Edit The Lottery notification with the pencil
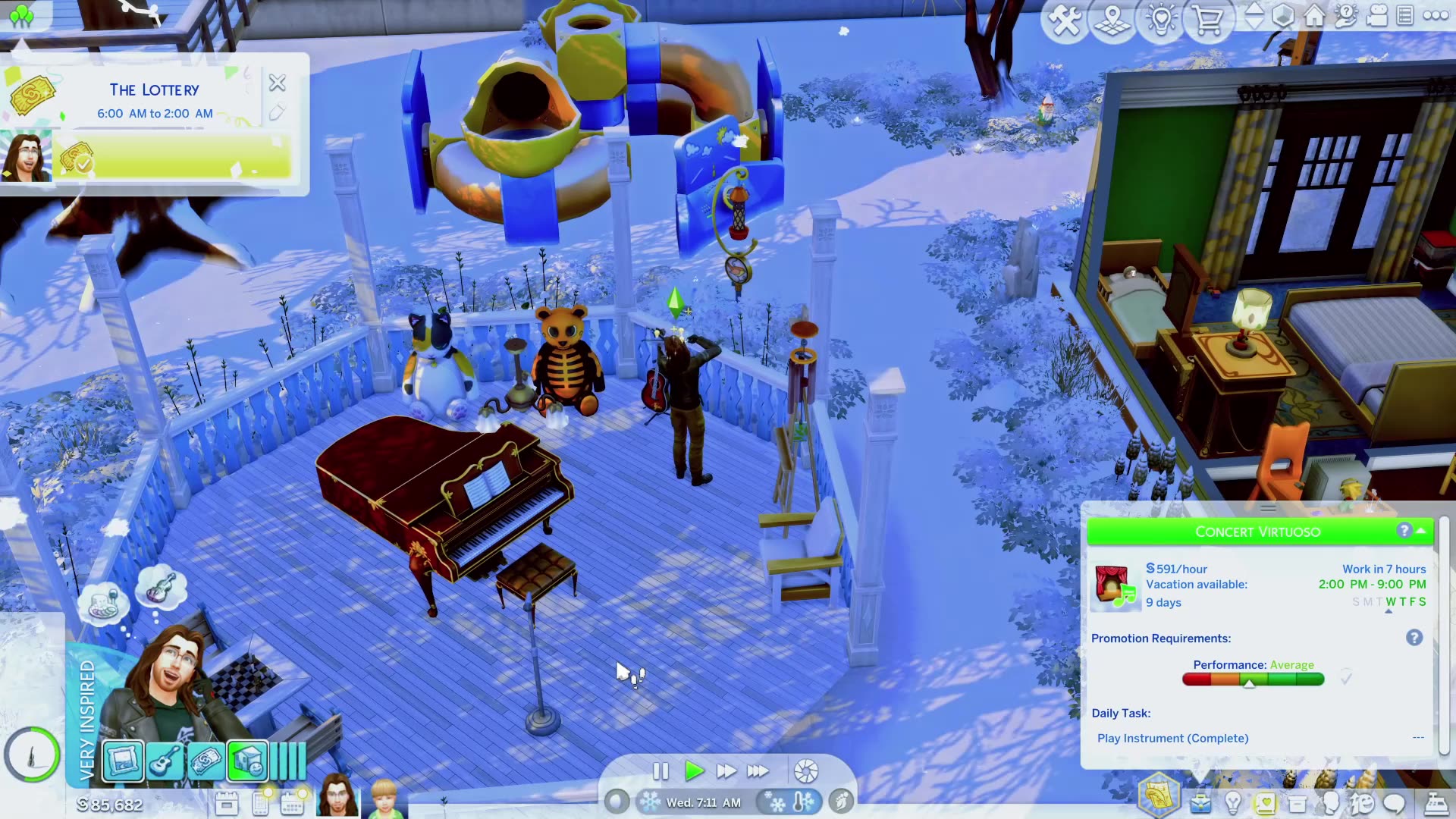This screenshot has height=819, width=1456. 278,111
